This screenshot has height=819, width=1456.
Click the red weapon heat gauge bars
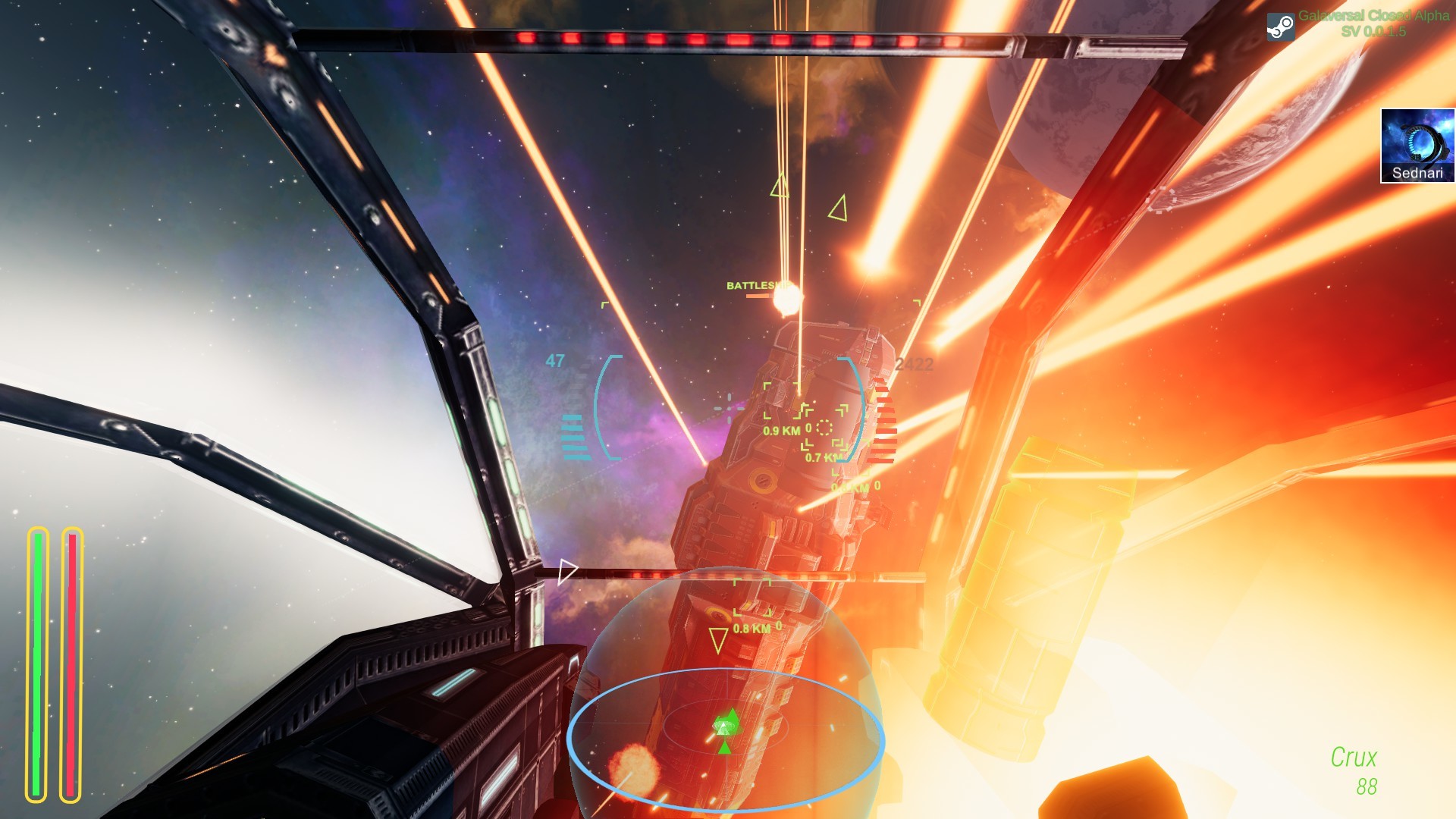[x=884, y=421]
